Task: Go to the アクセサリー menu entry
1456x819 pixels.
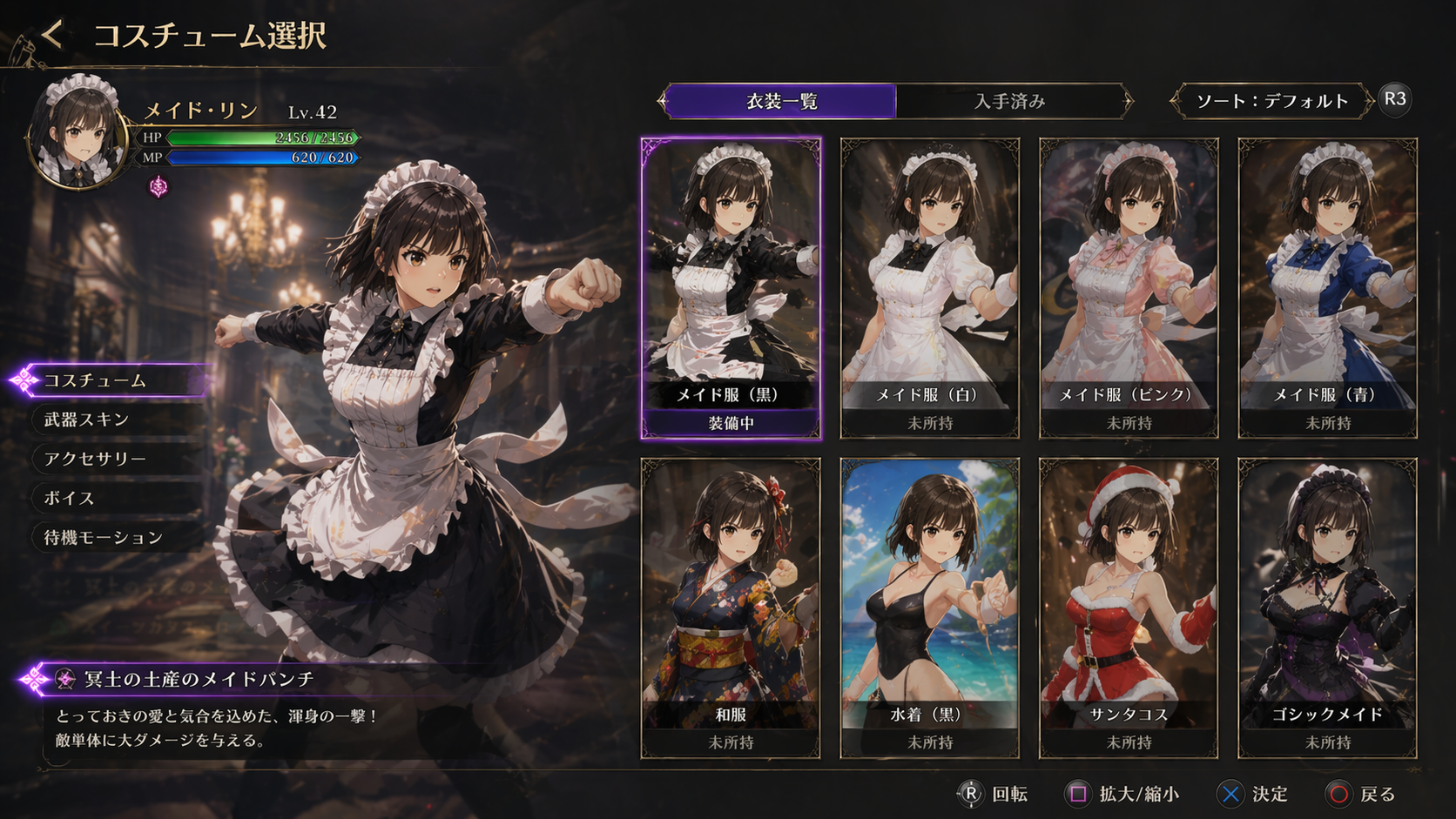Action: click(x=113, y=459)
